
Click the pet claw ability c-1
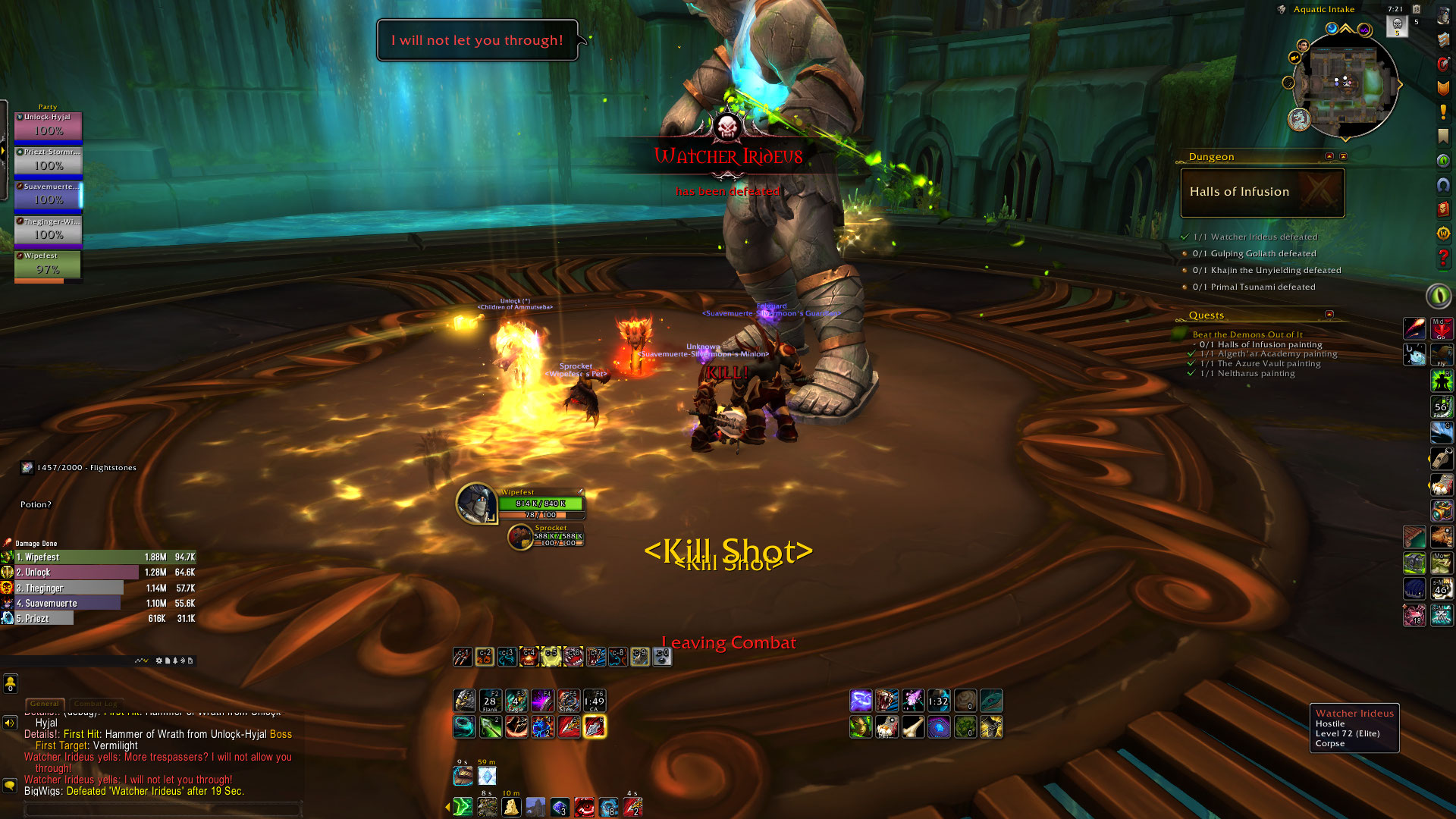click(463, 657)
